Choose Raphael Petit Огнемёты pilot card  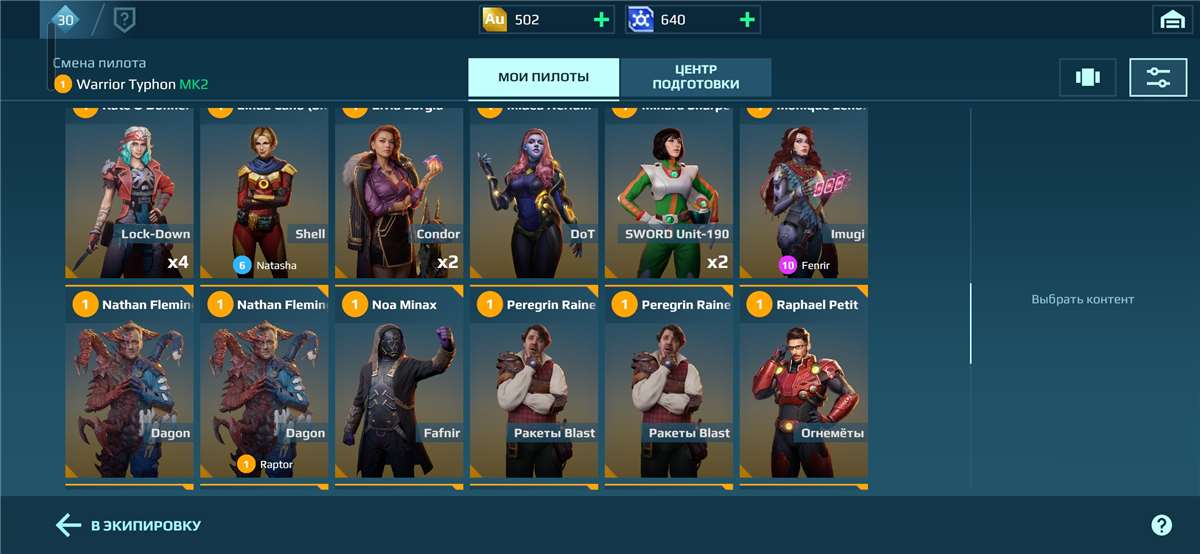(x=803, y=385)
